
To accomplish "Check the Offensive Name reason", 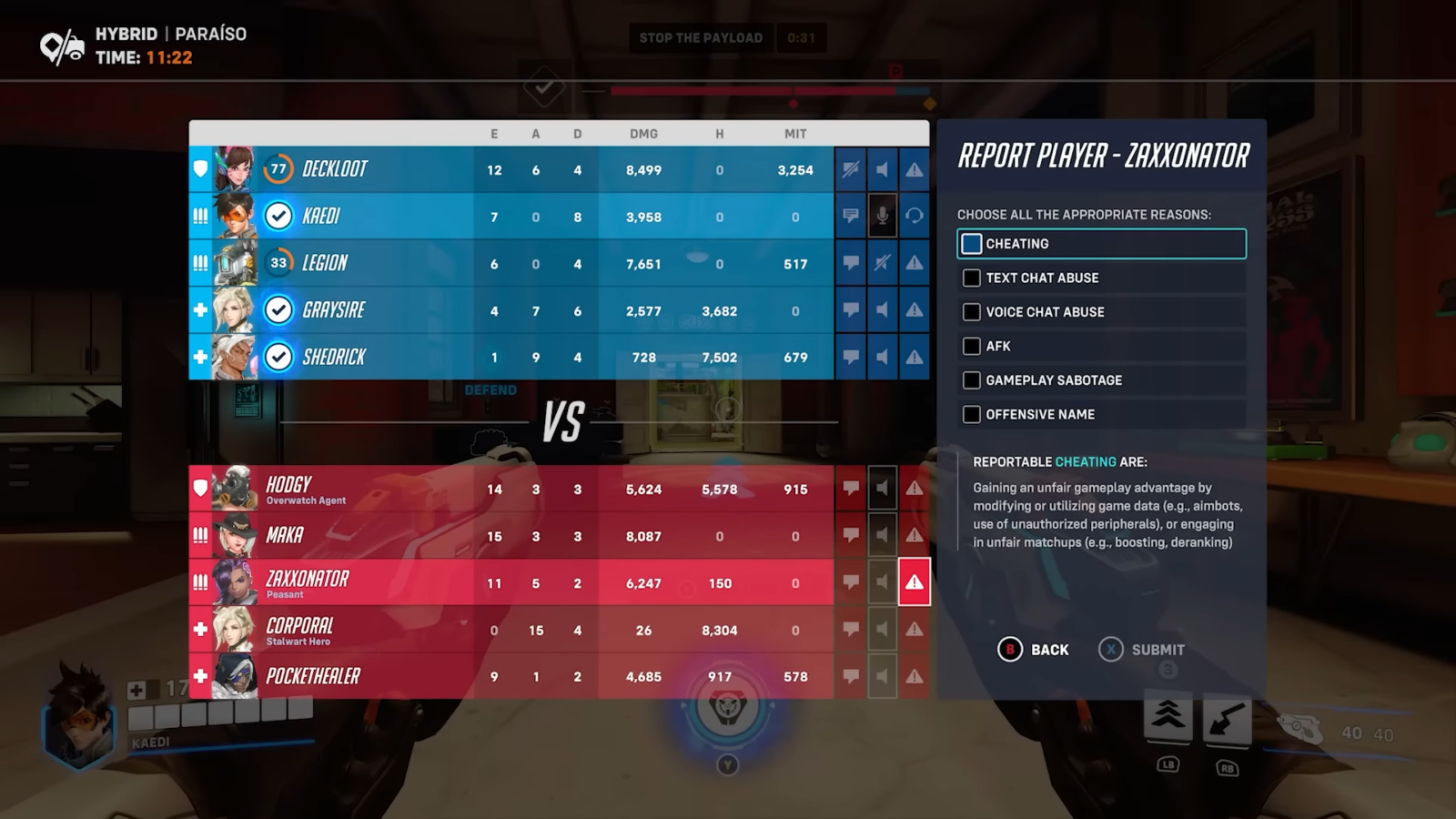I will [x=970, y=414].
